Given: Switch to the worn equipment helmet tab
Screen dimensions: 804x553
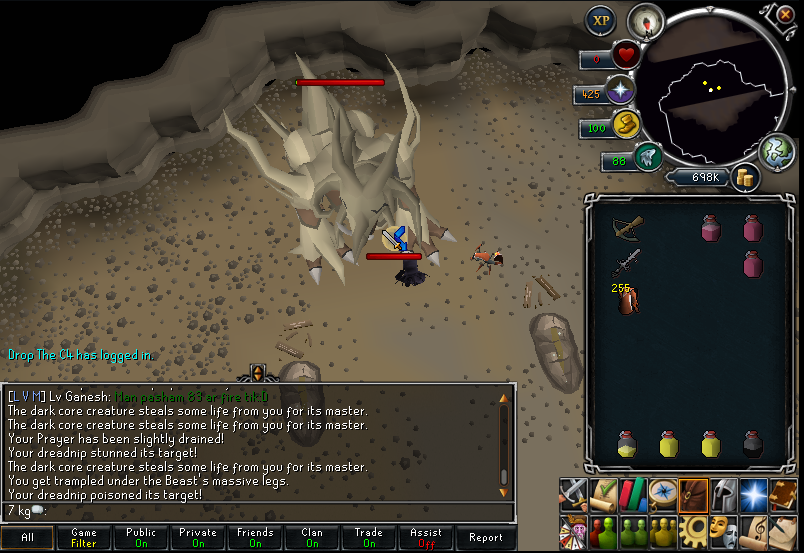Looking at the screenshot, I should [722, 493].
